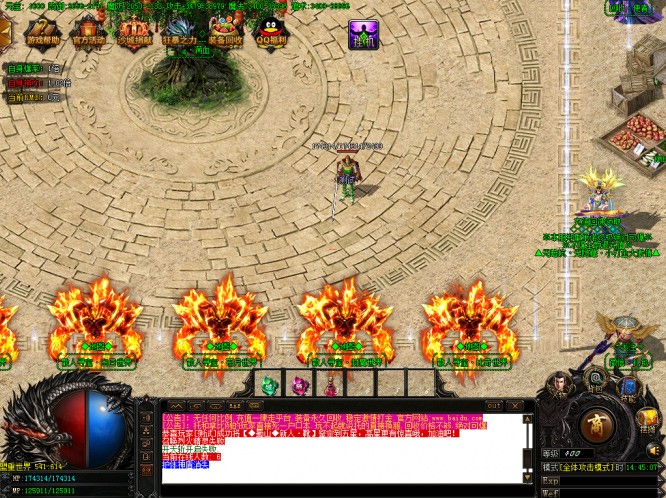The width and height of the screenshot is (666, 498).
Task: Use the pink rose hotbar item
Action: (x=299, y=384)
